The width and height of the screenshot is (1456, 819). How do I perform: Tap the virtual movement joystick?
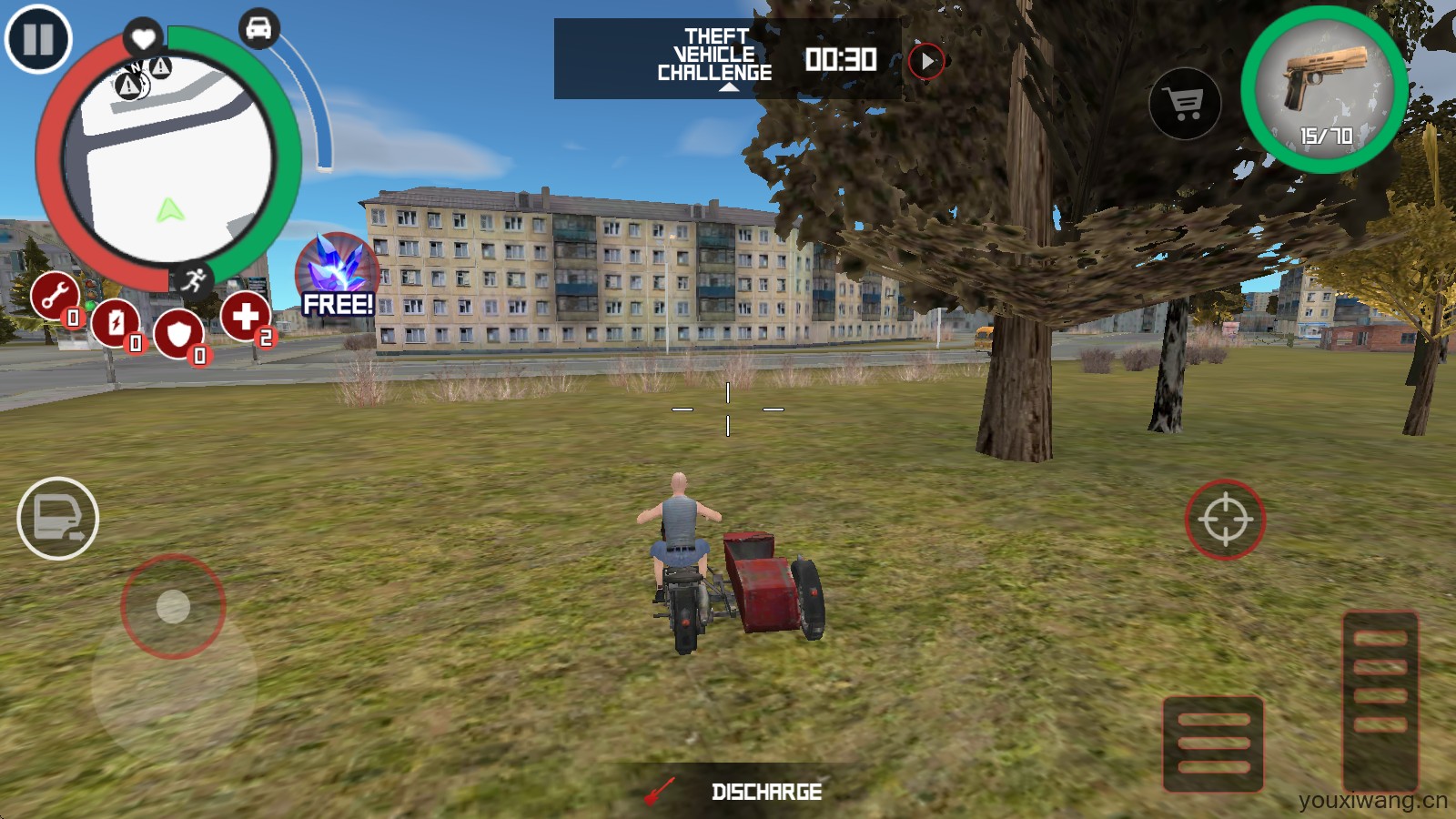click(173, 606)
